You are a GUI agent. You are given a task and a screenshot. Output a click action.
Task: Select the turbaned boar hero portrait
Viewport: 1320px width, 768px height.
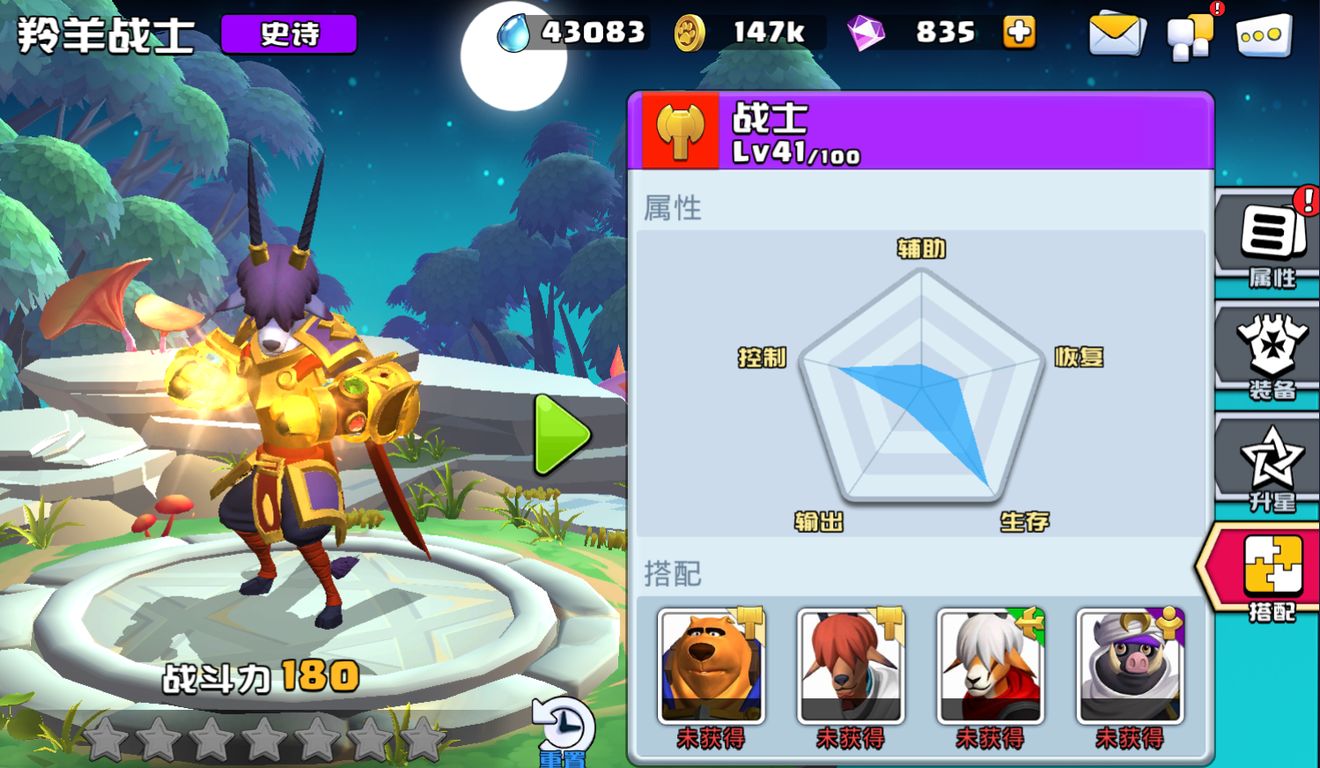(x=1130, y=666)
